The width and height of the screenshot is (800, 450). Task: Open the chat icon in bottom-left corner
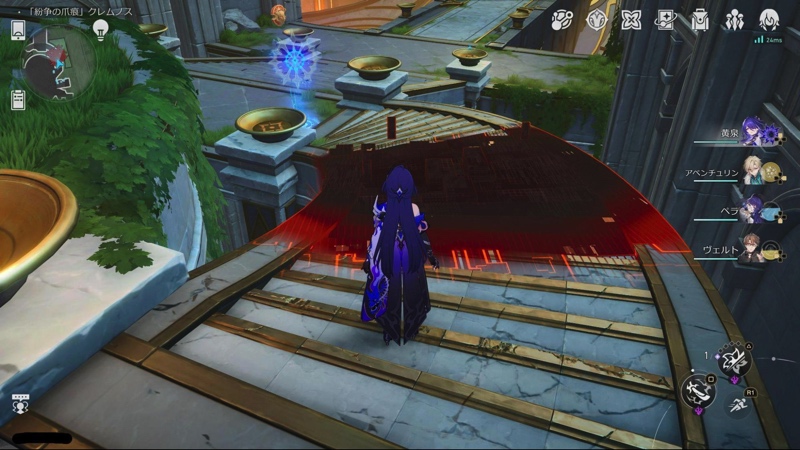(x=19, y=405)
